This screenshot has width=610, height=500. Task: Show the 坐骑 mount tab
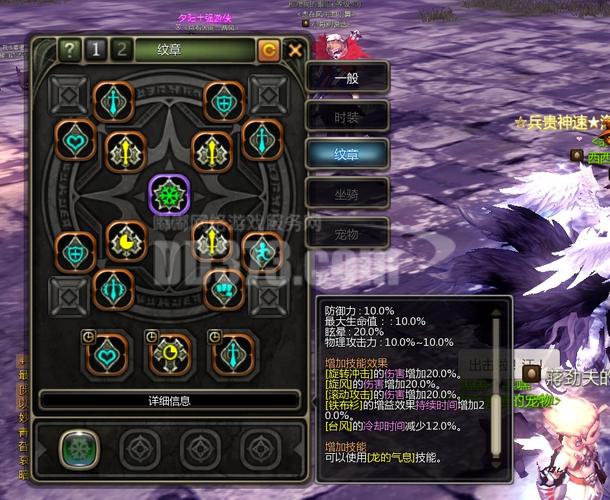347,192
